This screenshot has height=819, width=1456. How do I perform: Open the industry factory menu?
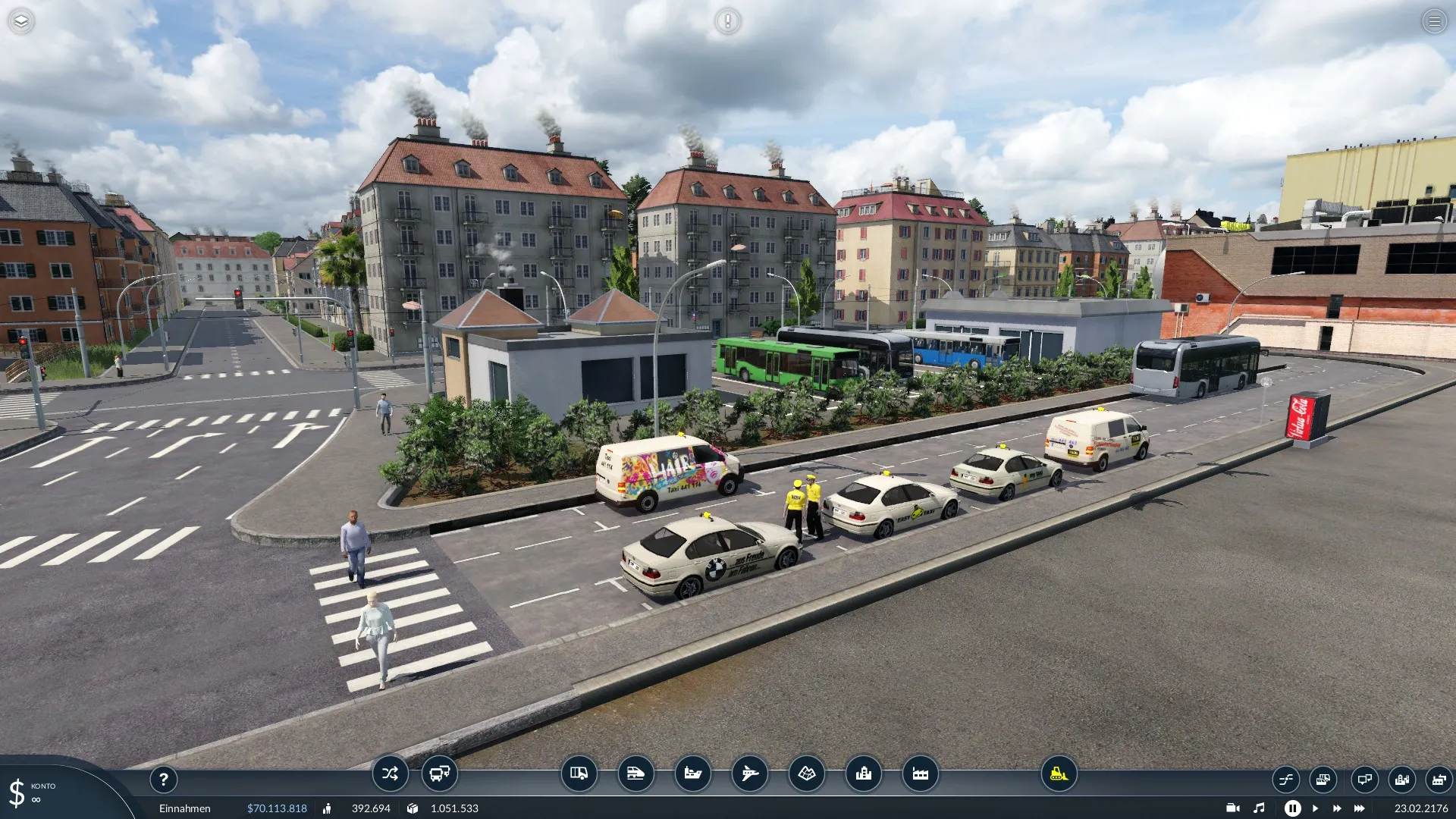[920, 773]
